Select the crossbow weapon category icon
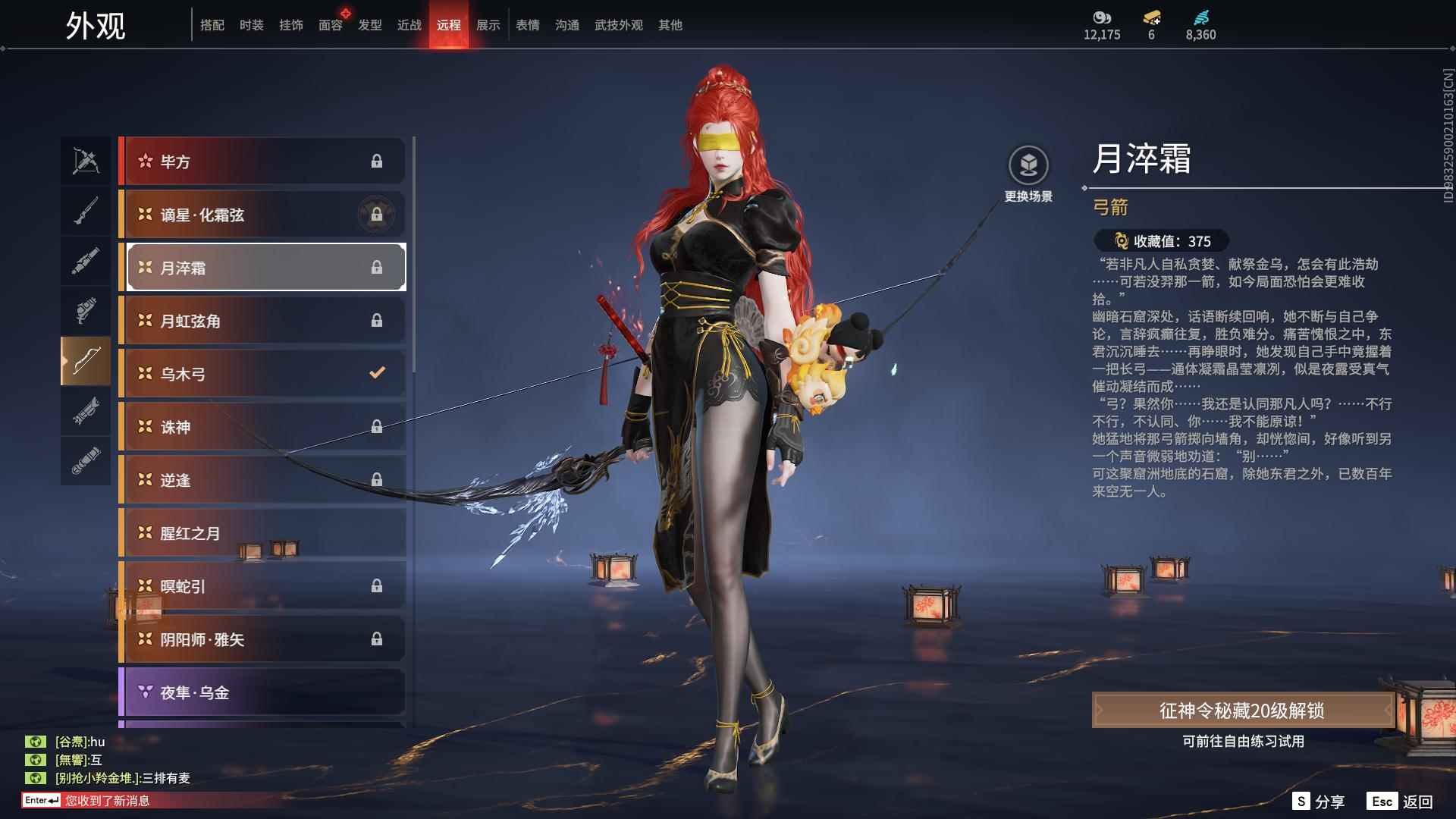The image size is (1456, 819). point(86,160)
